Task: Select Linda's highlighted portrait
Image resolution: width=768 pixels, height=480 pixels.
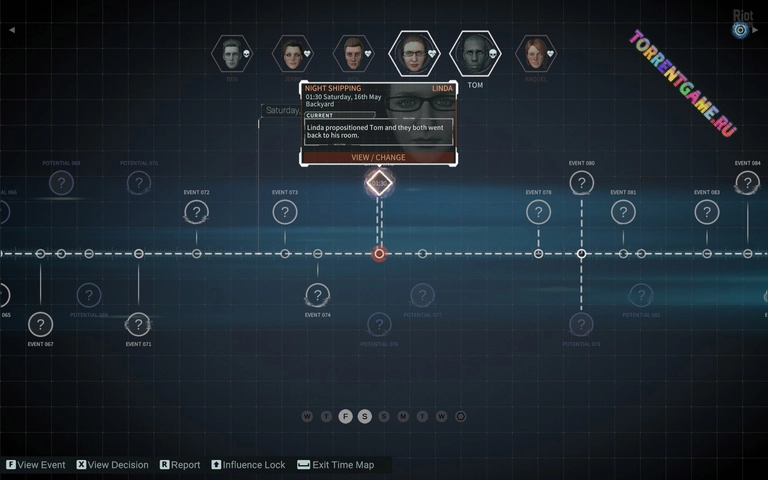Action: point(413,53)
